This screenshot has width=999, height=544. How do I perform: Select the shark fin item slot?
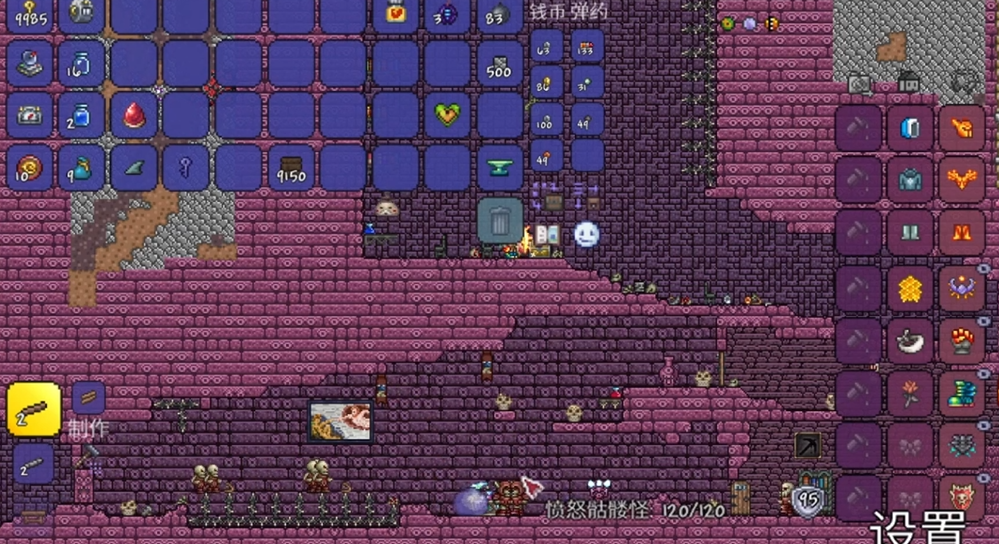pos(134,167)
